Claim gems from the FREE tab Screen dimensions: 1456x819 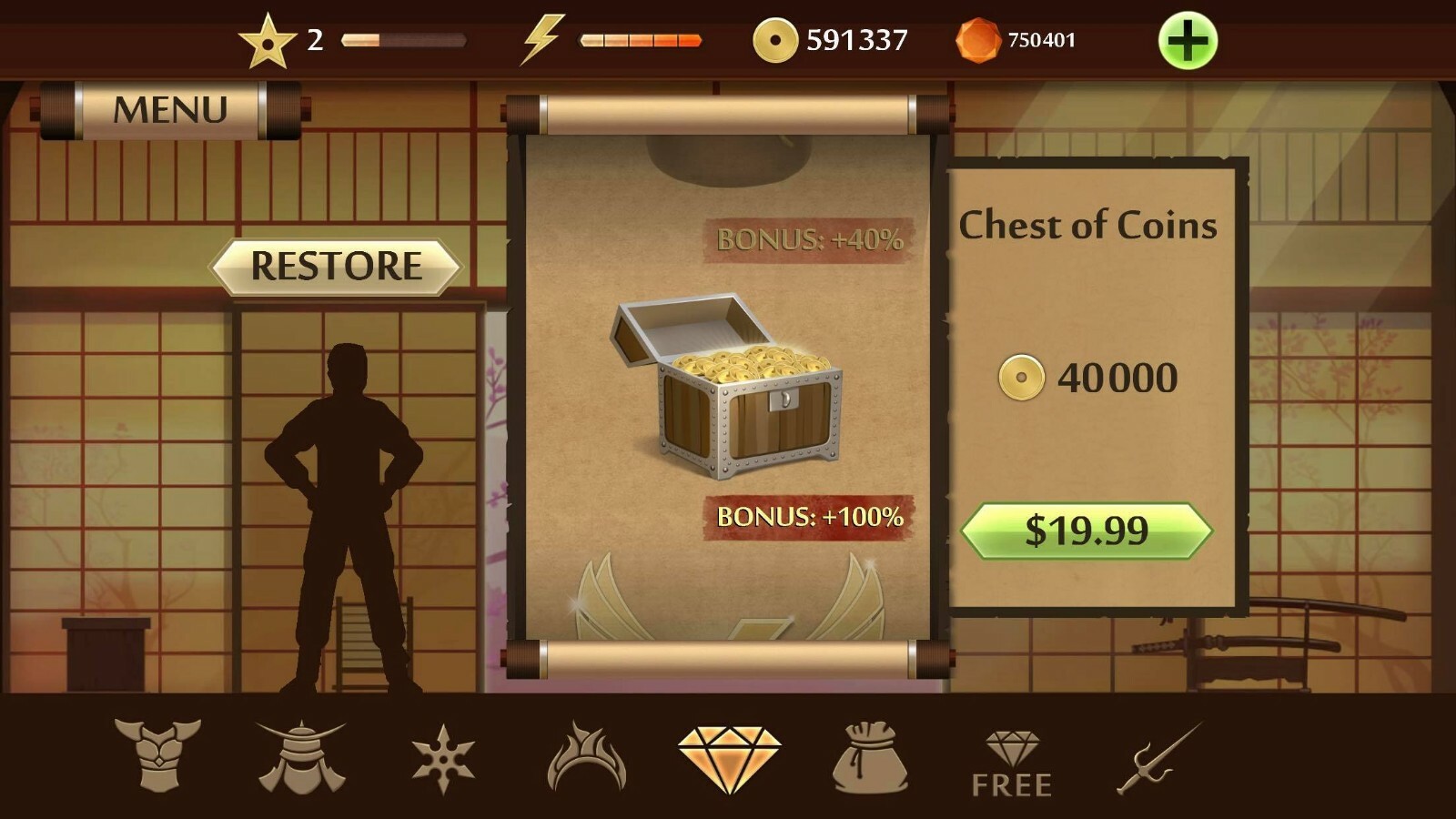1012,764
